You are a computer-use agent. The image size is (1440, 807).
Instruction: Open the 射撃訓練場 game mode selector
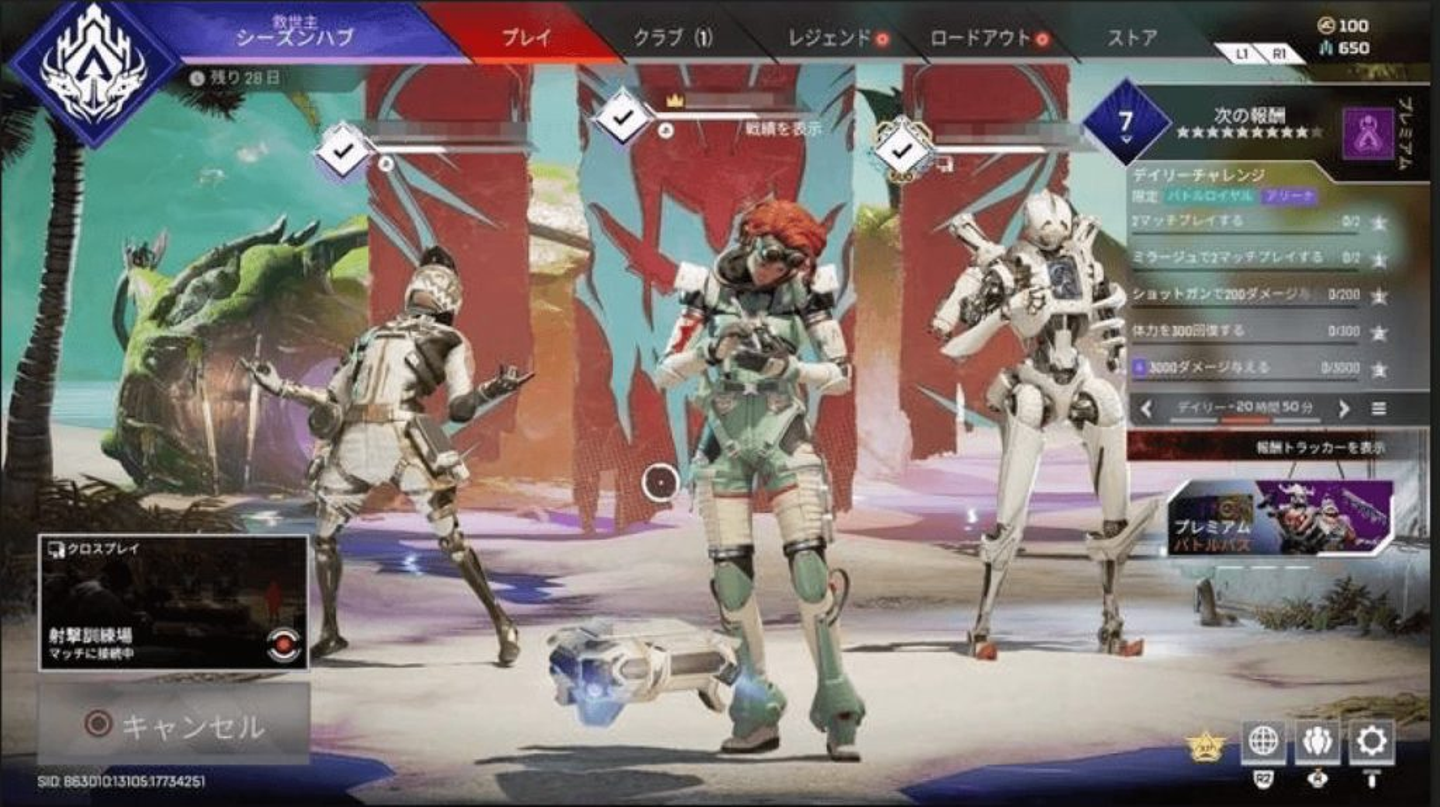point(173,602)
